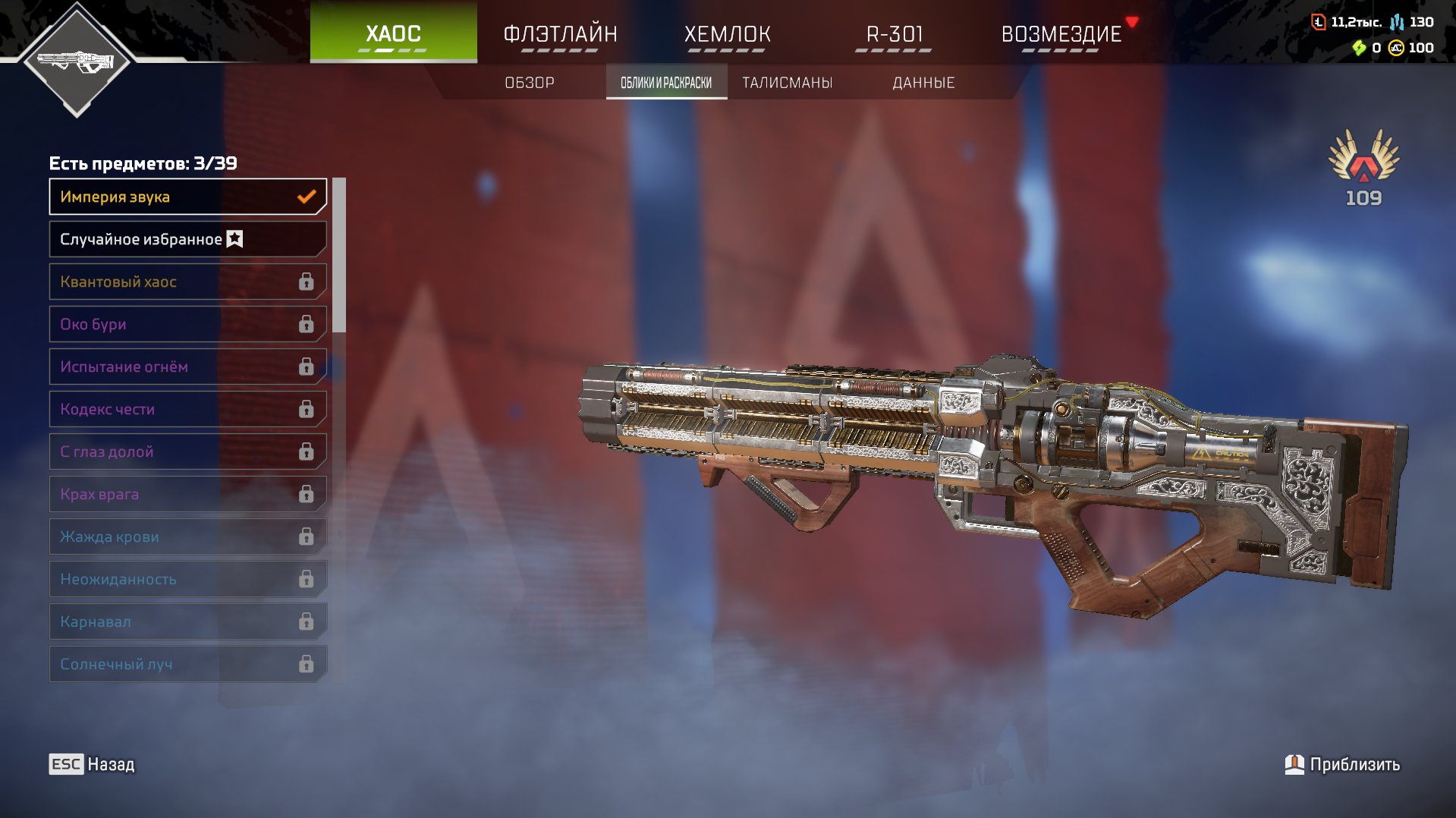Go to the ВОЗМЕЗДИЕ weapon tab
Image resolution: width=1456 pixels, height=818 pixels.
click(x=1061, y=34)
